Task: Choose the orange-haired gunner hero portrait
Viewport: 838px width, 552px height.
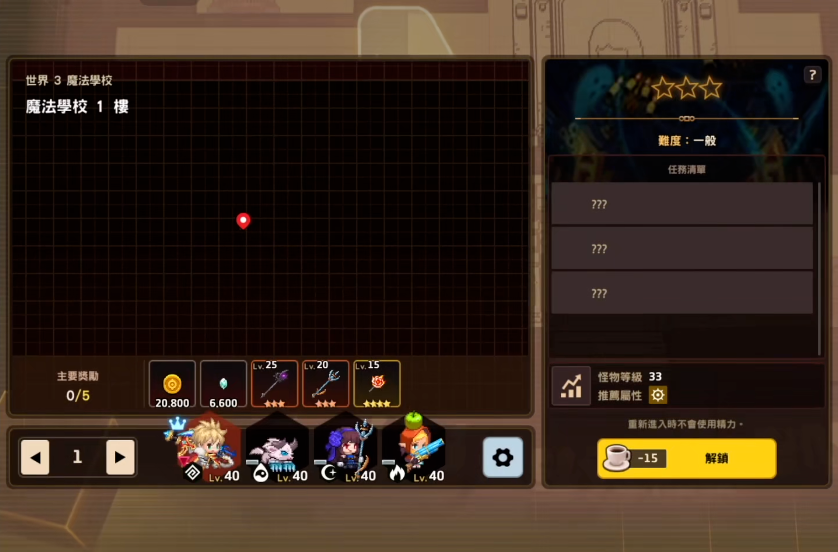Action: (413, 450)
